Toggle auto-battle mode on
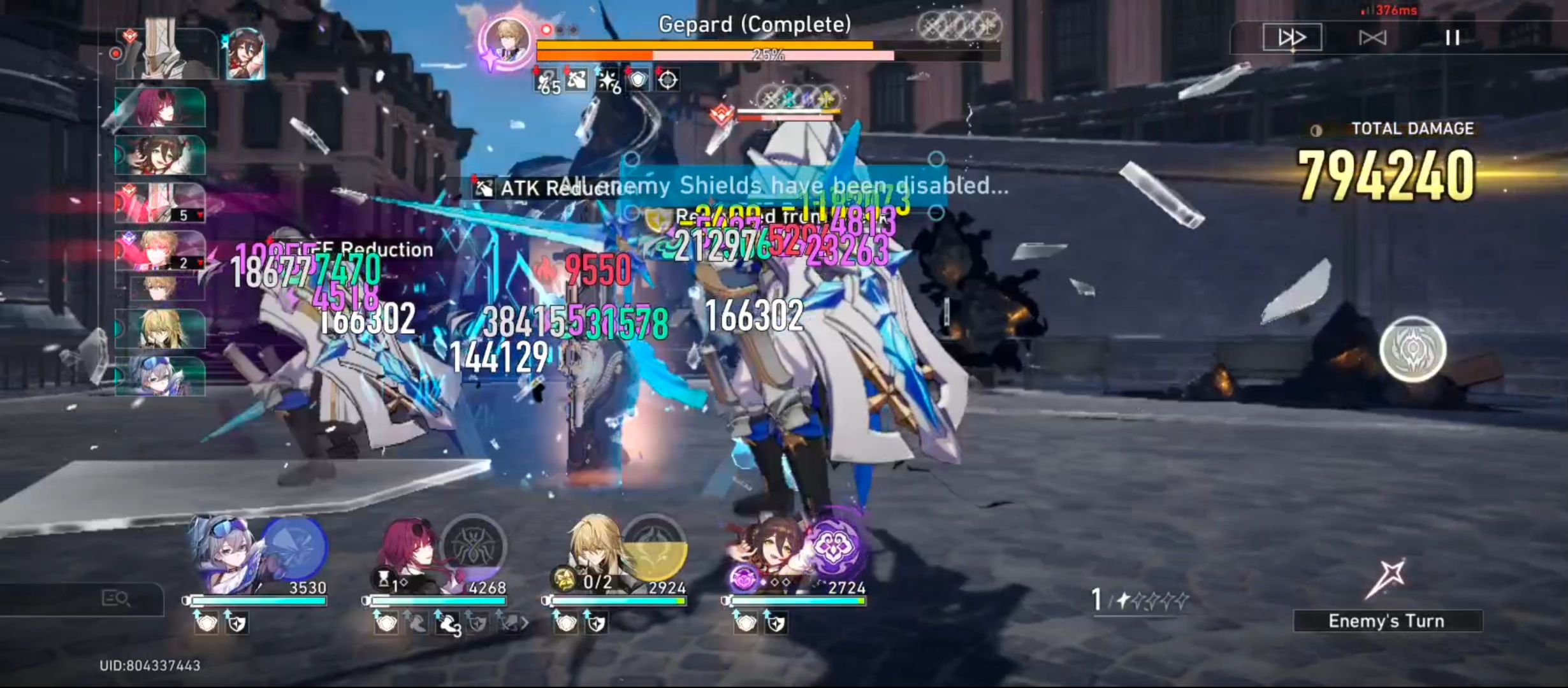1568x688 pixels. (1375, 38)
